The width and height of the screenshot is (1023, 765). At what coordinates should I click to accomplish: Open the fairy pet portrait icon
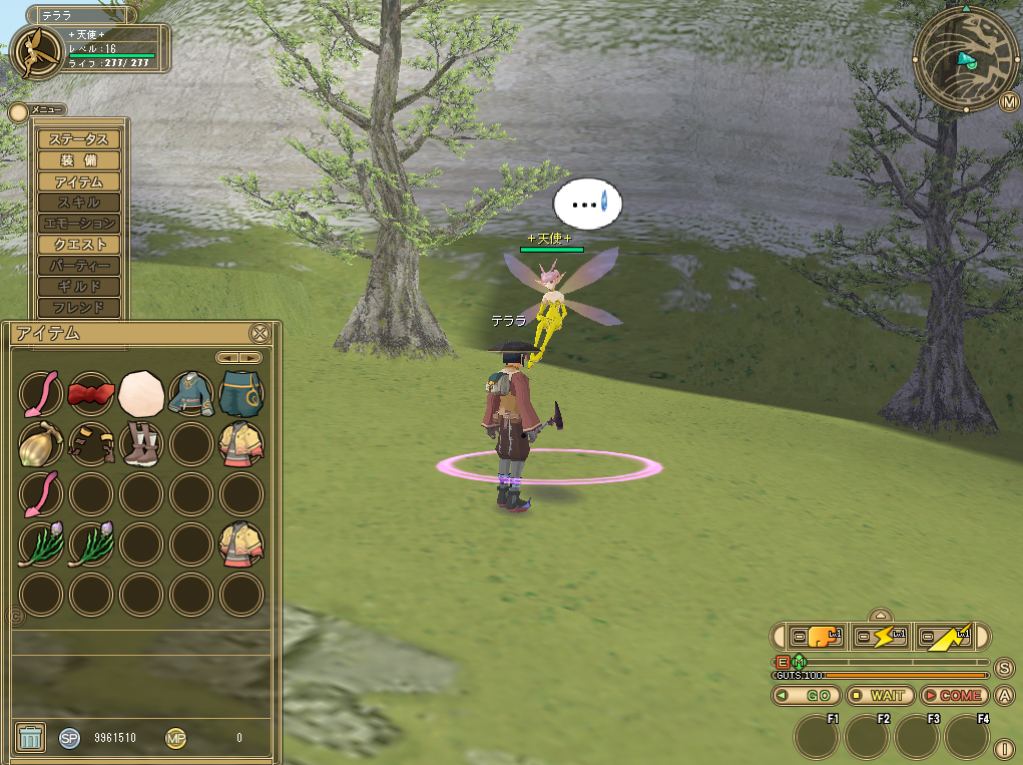[37, 52]
